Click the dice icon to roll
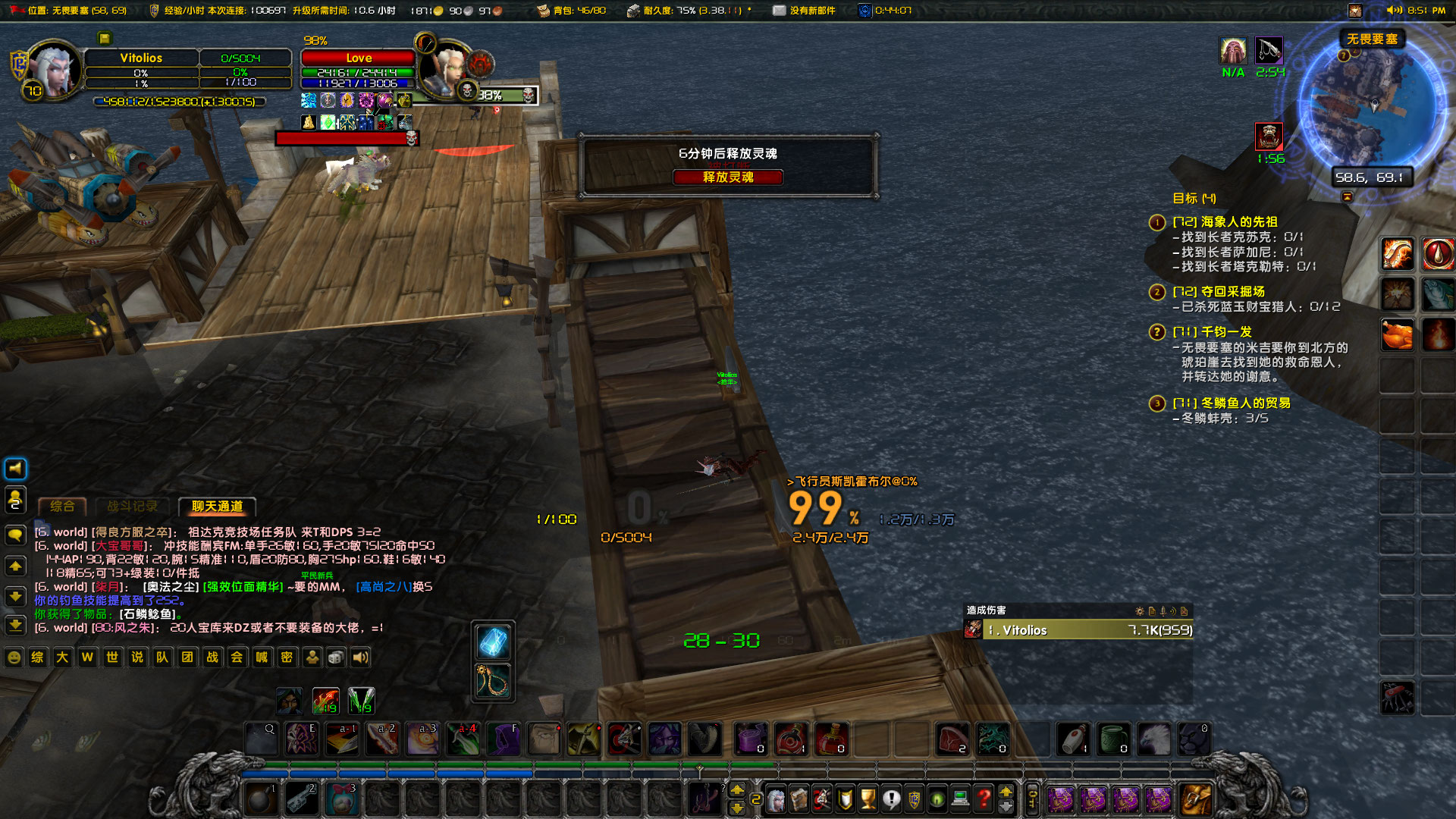Screen dimensions: 1456x819 [x=336, y=657]
